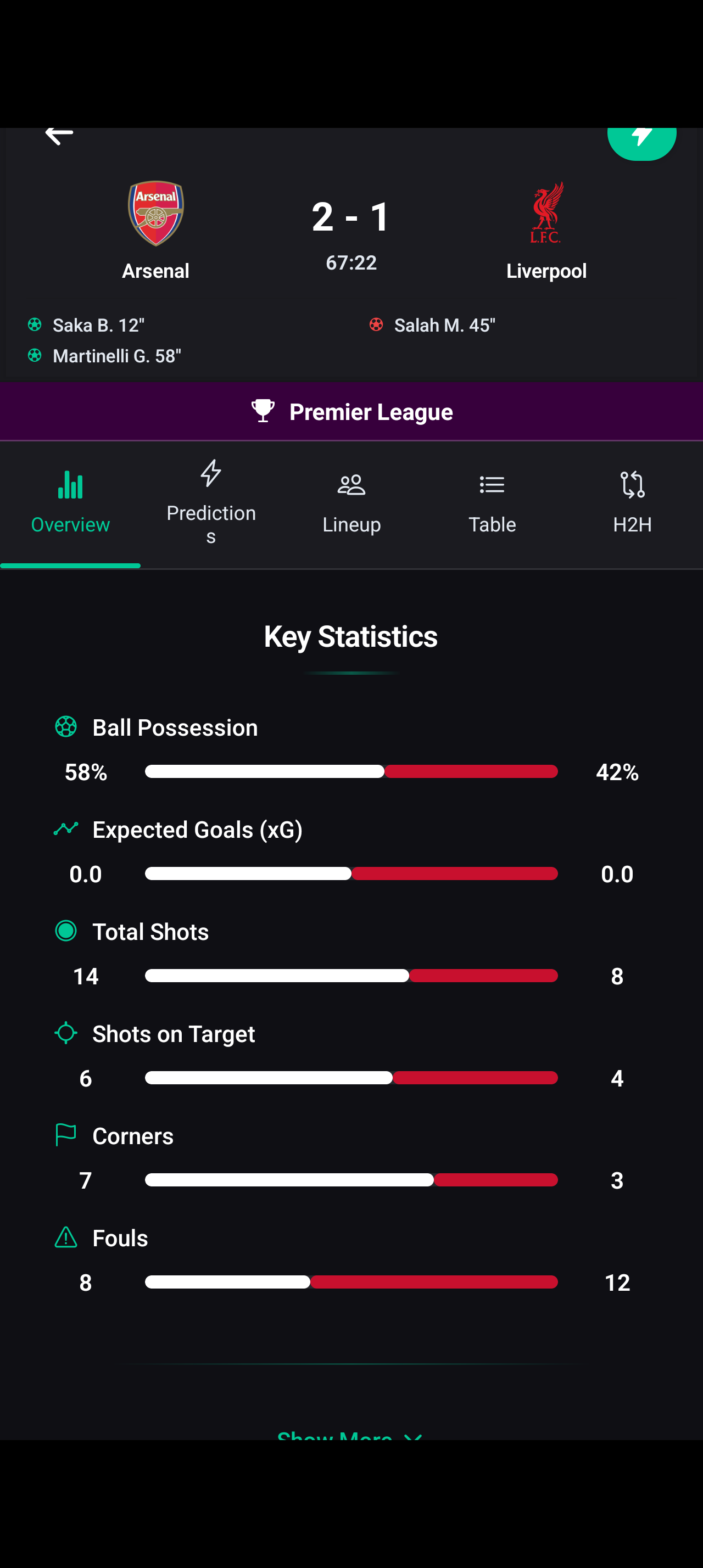
Task: Tap the Ball Possession progress bar
Action: pyautogui.click(x=350, y=771)
